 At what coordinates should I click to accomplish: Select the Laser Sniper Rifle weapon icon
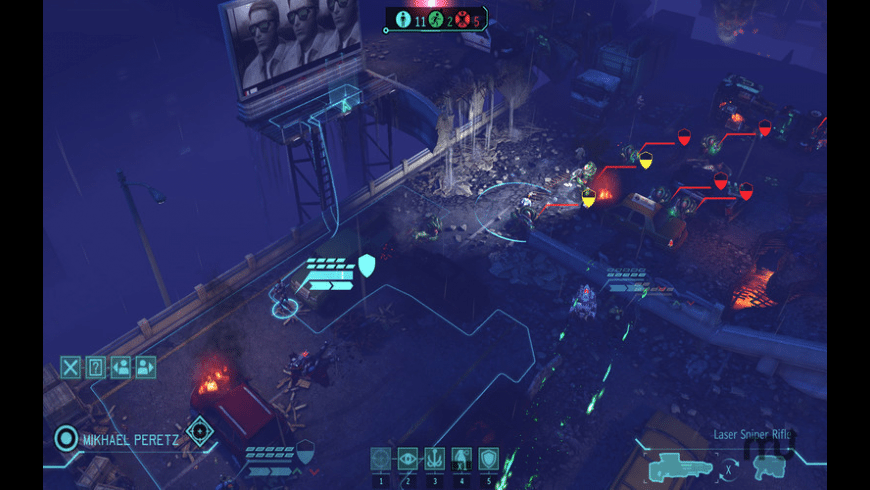679,466
